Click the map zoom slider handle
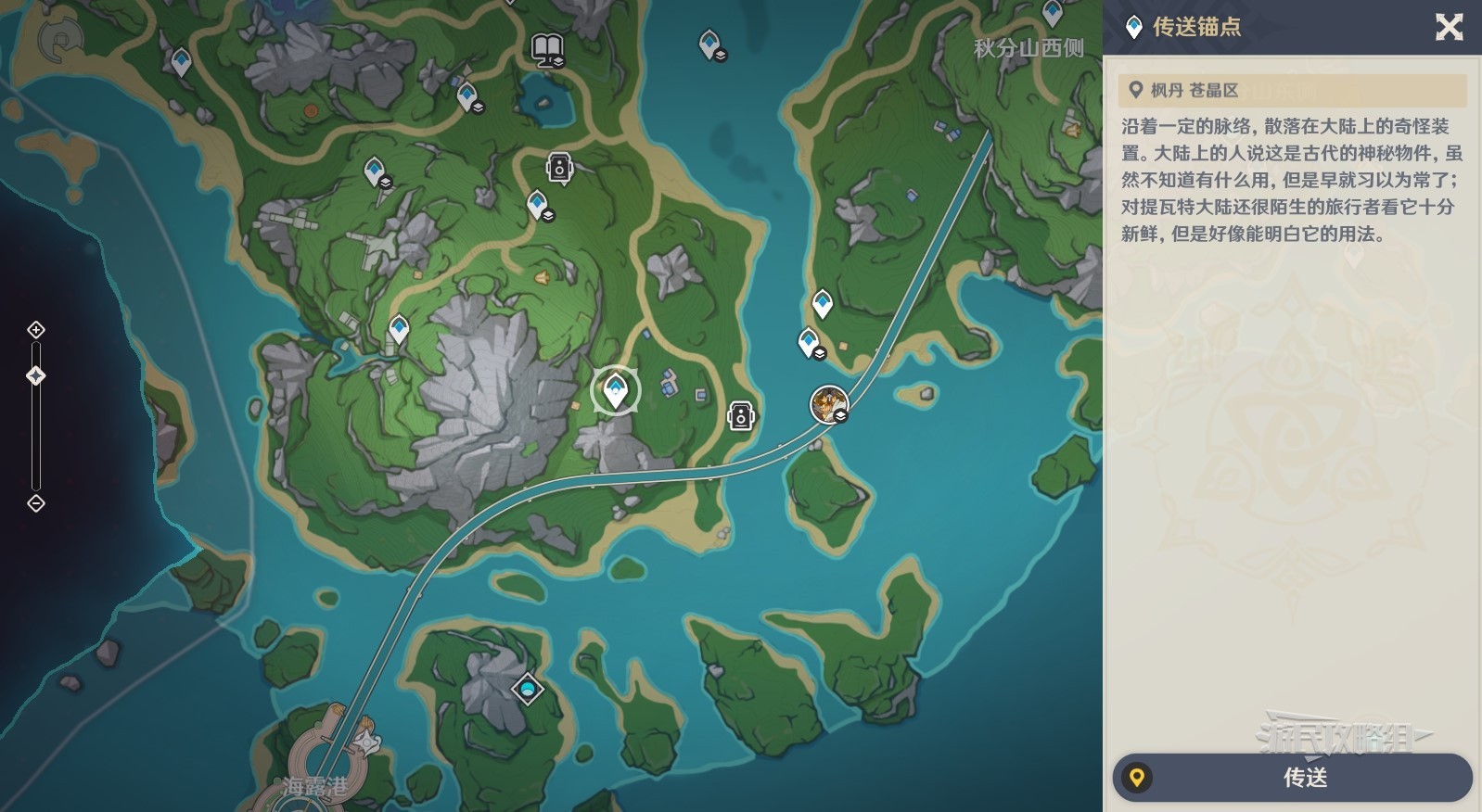Viewport: 1482px width, 812px height. [x=36, y=375]
